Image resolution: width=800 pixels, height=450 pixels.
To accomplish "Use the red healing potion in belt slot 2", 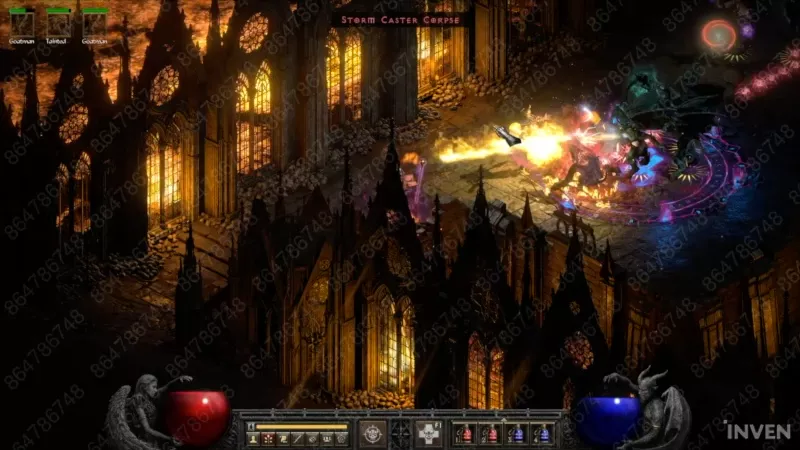I will (x=490, y=434).
